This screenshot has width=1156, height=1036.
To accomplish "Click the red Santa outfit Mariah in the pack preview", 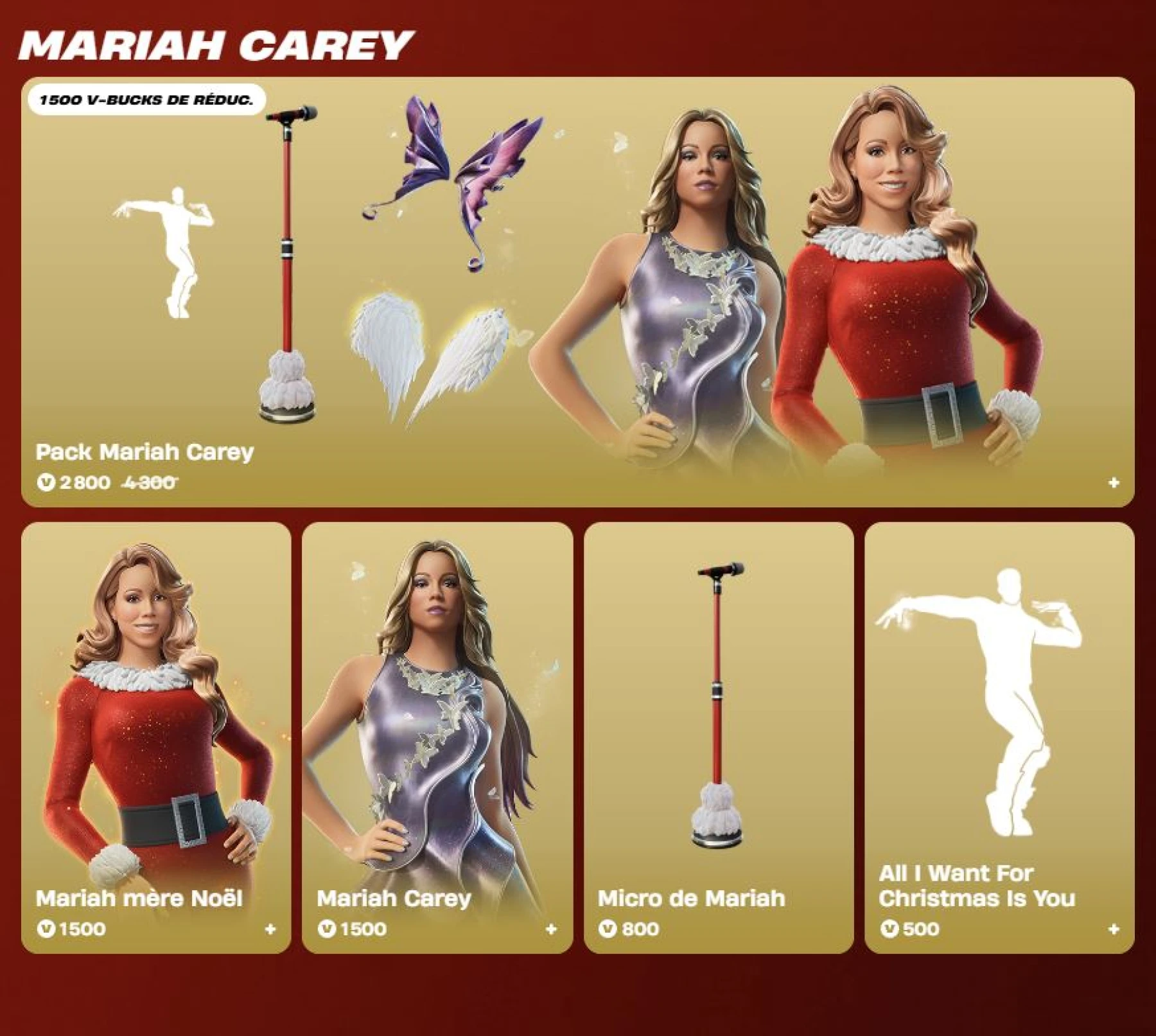I will coord(899,289).
